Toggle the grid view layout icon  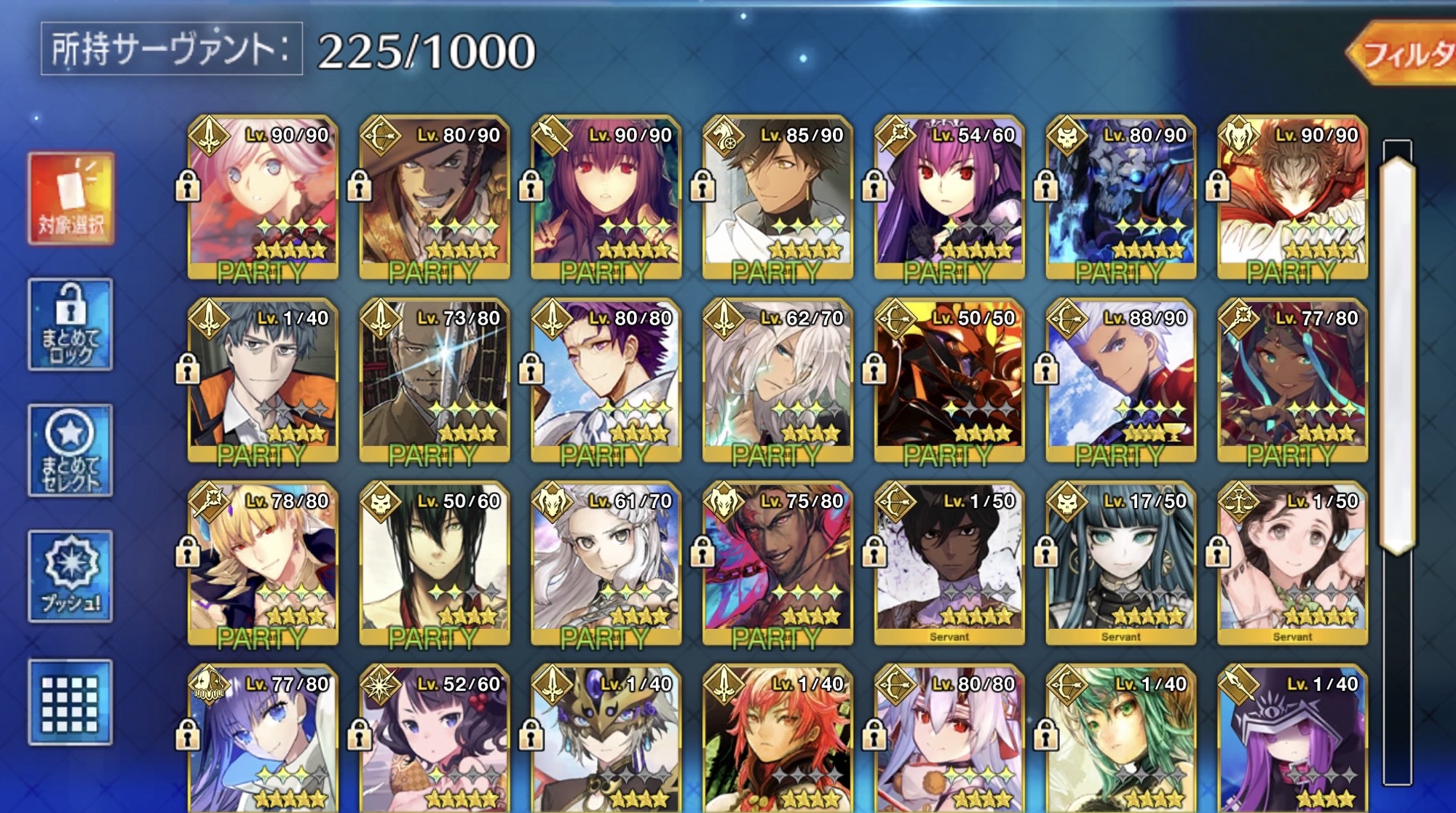coord(71,702)
